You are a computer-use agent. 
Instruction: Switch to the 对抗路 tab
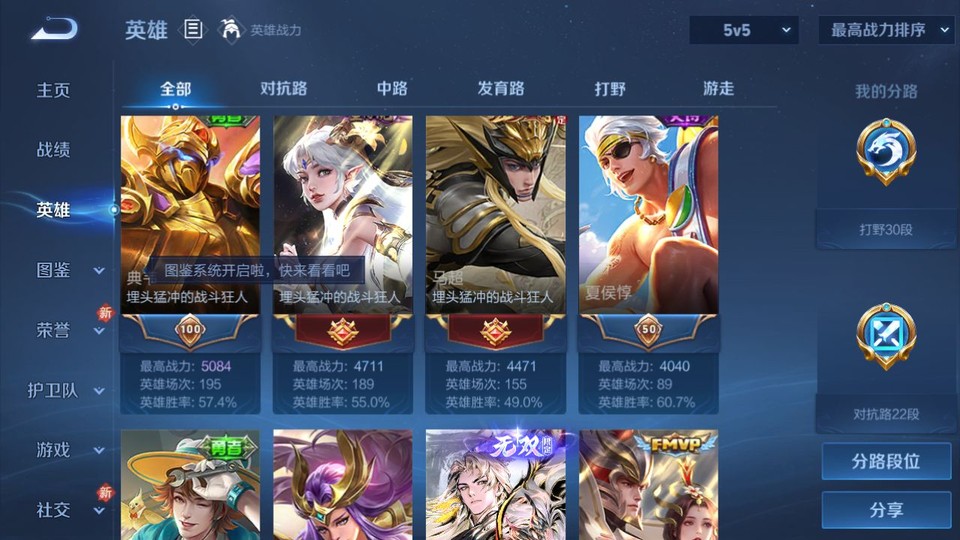(283, 88)
